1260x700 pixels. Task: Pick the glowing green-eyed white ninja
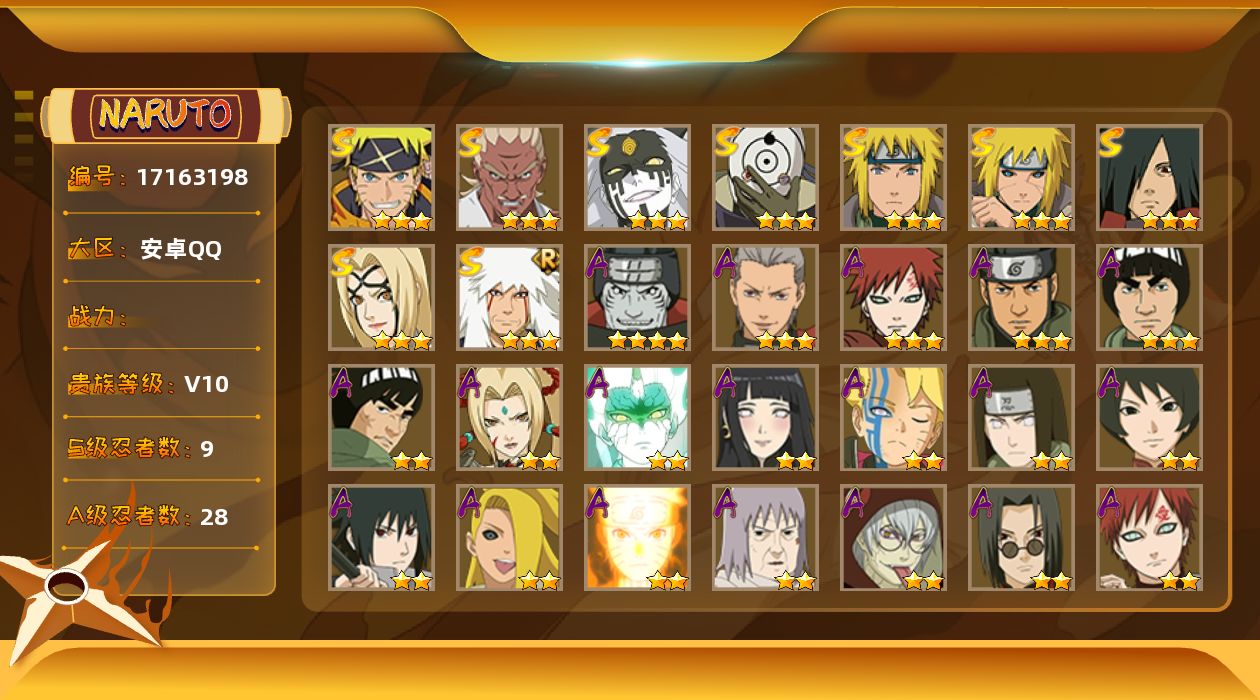pos(637,418)
